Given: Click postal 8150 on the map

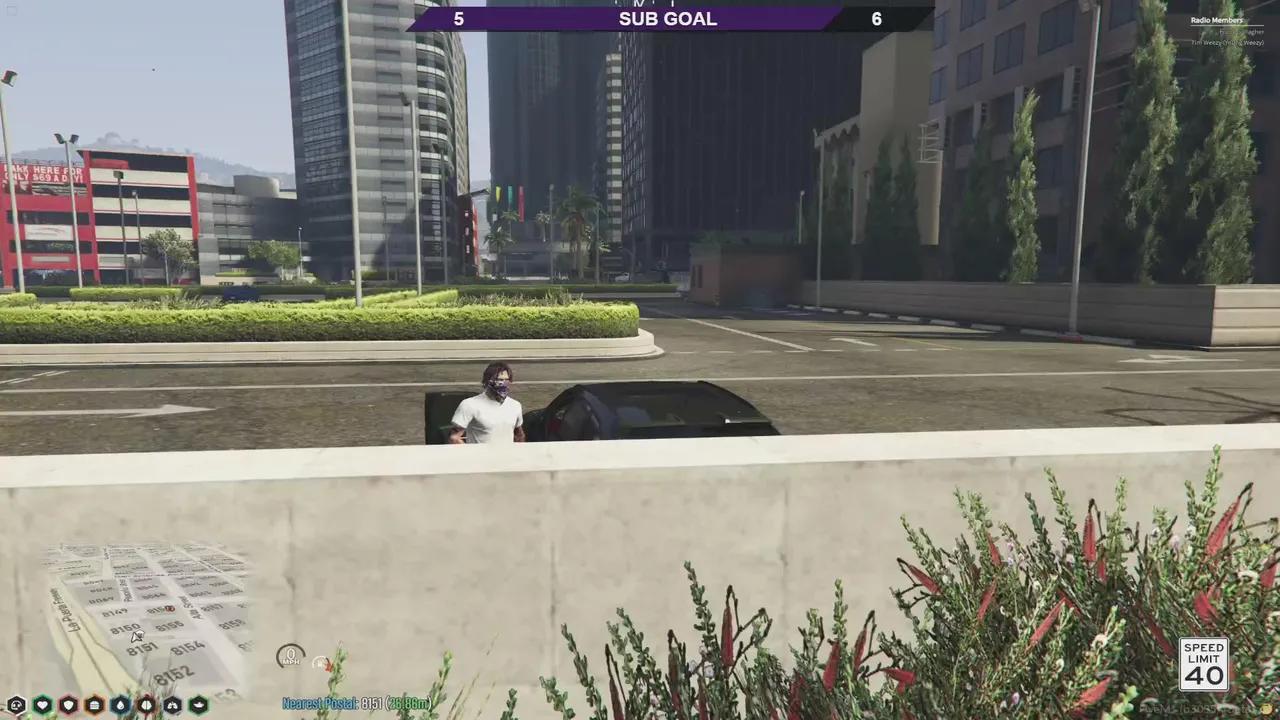Looking at the screenshot, I should 126,627.
